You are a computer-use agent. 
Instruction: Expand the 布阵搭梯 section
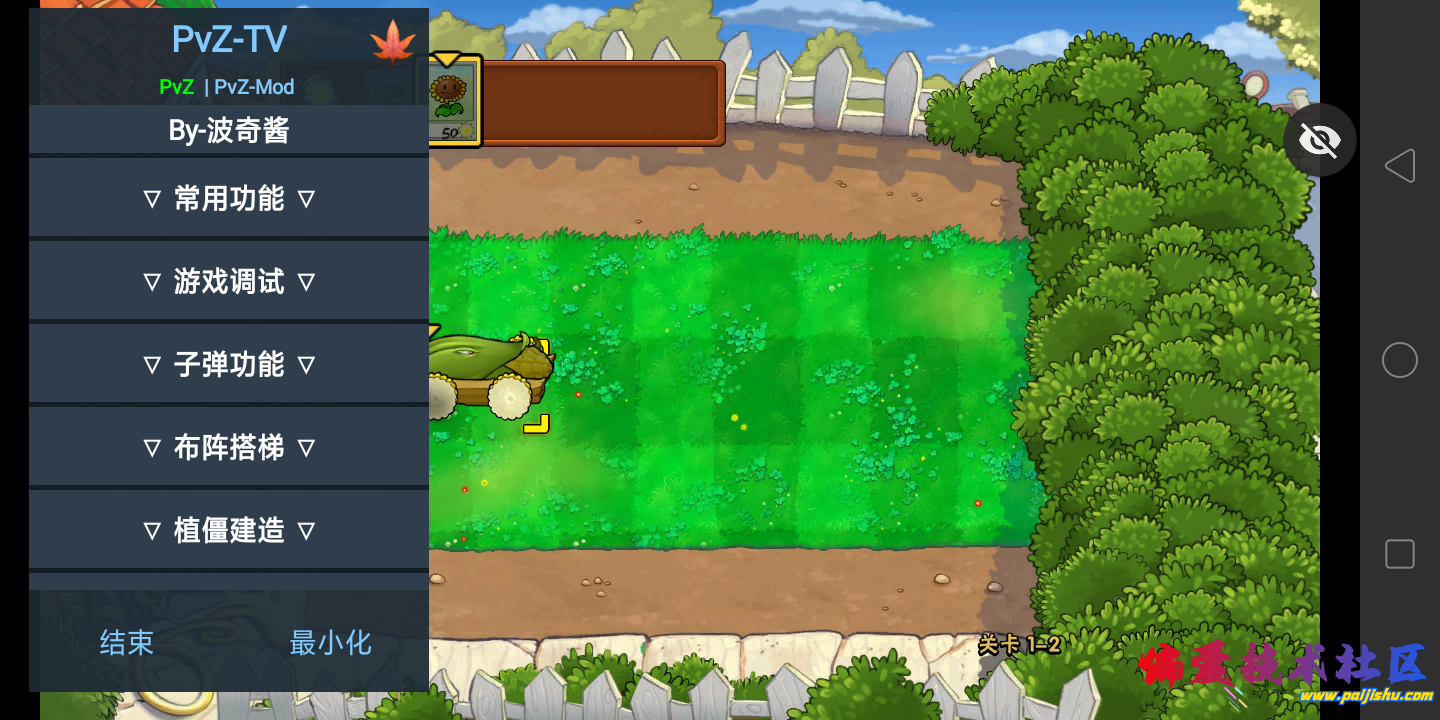[228, 446]
